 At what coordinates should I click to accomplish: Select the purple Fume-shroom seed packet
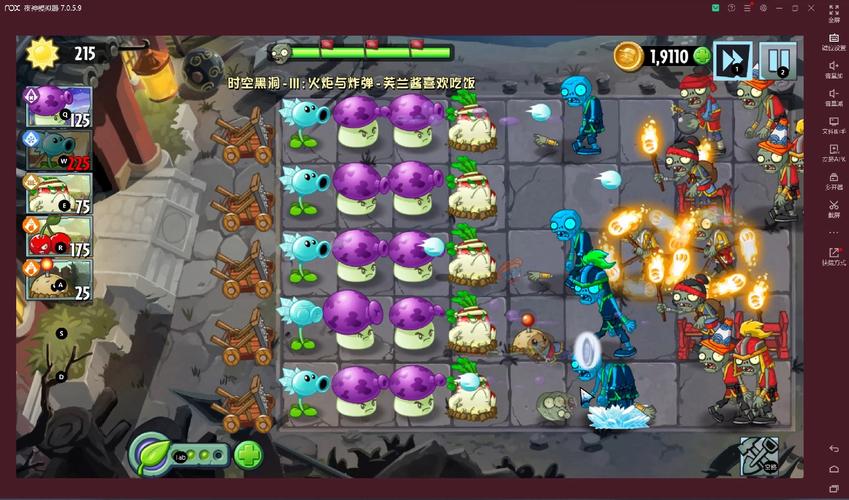(x=57, y=107)
